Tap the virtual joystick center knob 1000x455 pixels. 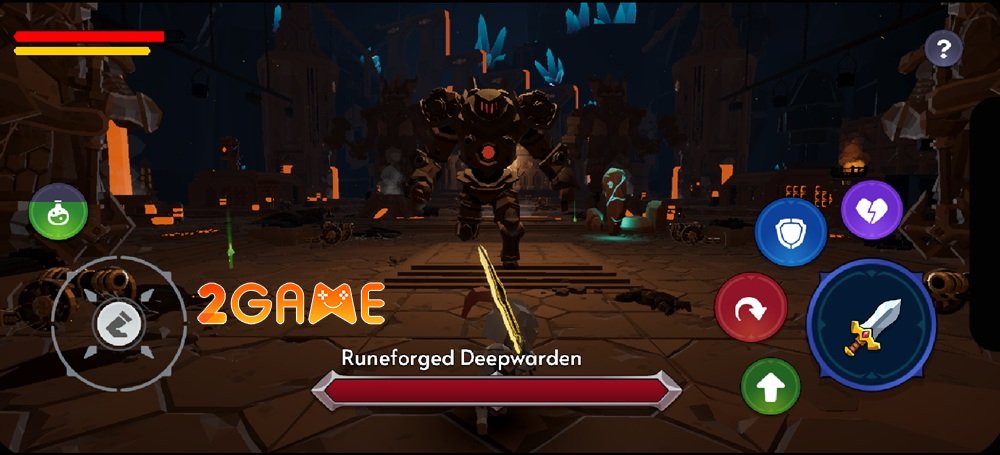point(120,323)
